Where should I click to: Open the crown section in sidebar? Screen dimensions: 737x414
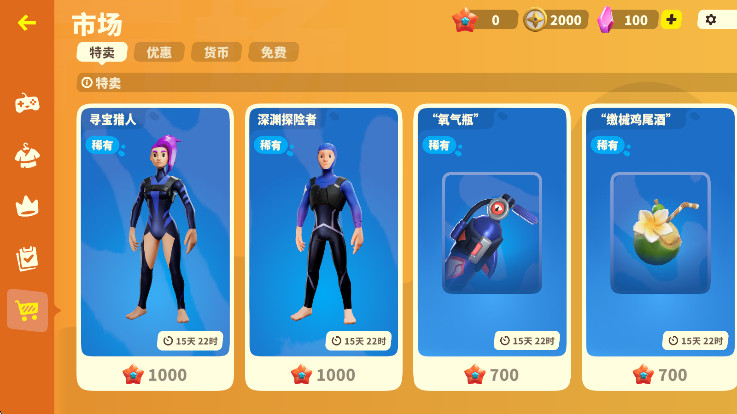[x=27, y=206]
